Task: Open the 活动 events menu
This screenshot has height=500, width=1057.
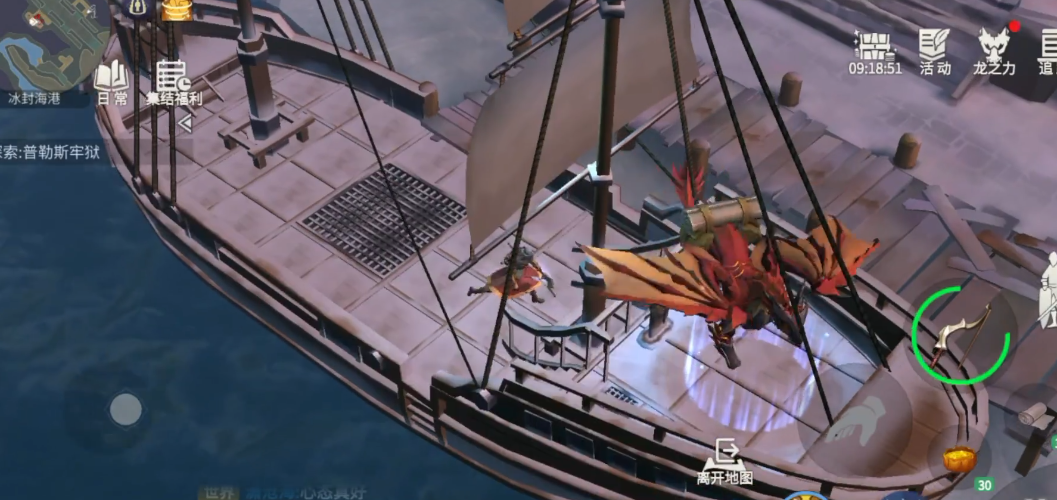Action: (935, 50)
